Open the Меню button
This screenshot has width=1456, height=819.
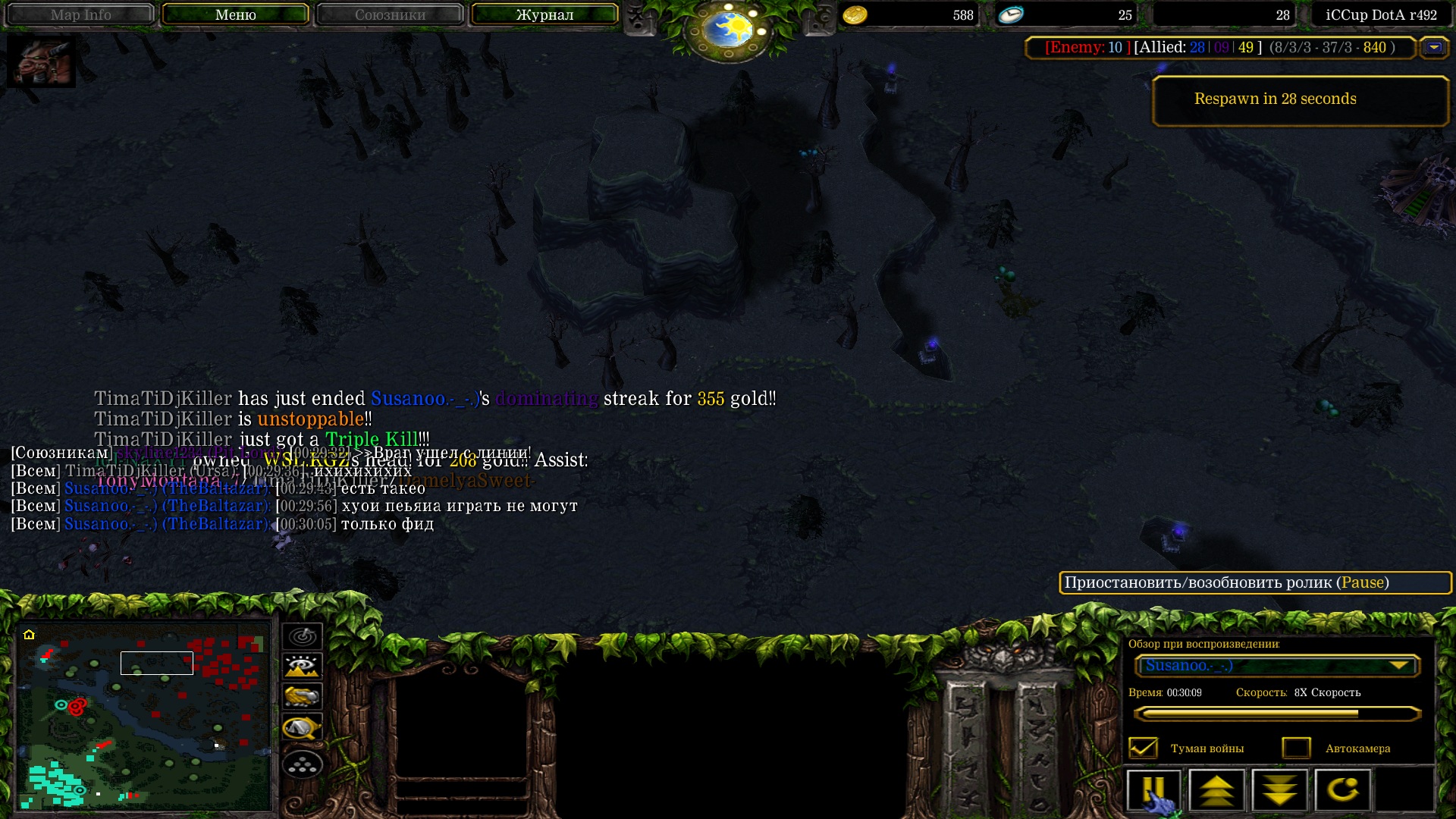(x=235, y=14)
